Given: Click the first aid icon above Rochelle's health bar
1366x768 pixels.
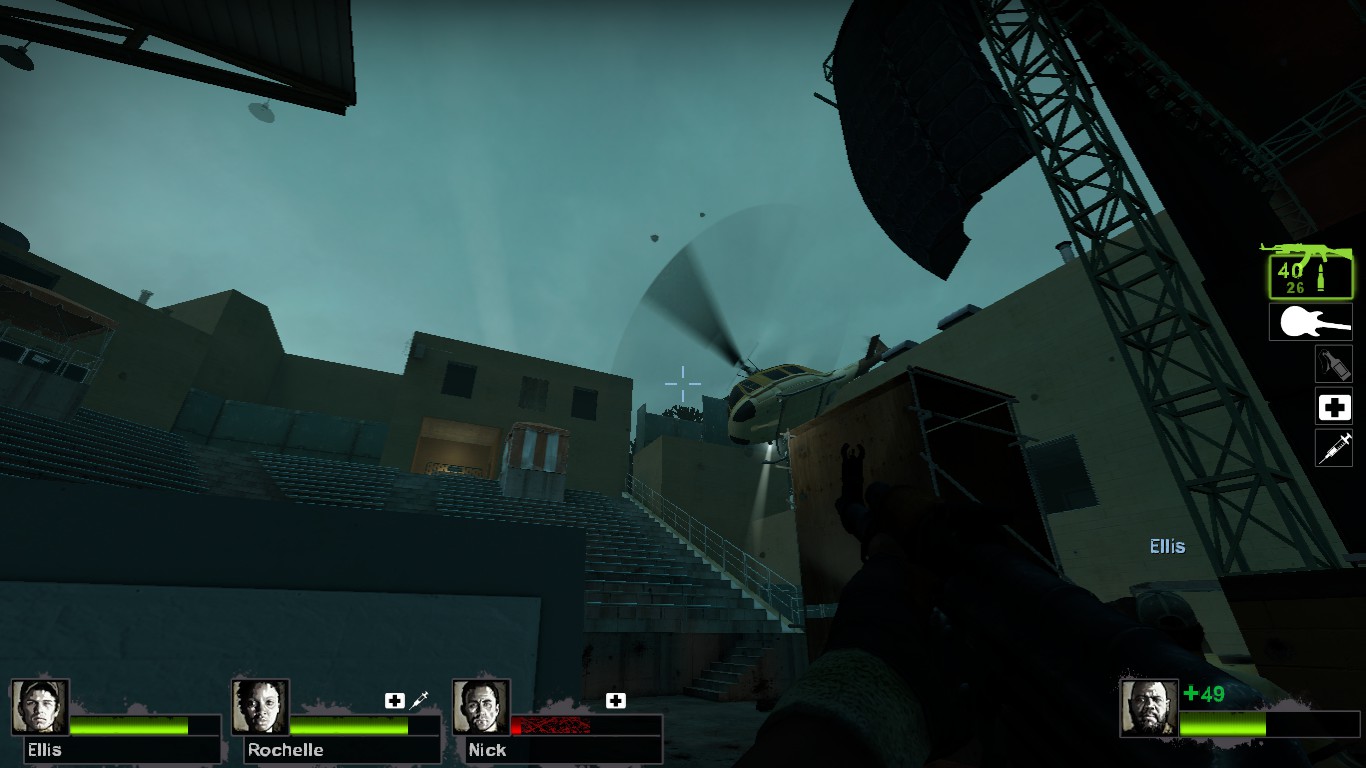Looking at the screenshot, I should (x=395, y=699).
